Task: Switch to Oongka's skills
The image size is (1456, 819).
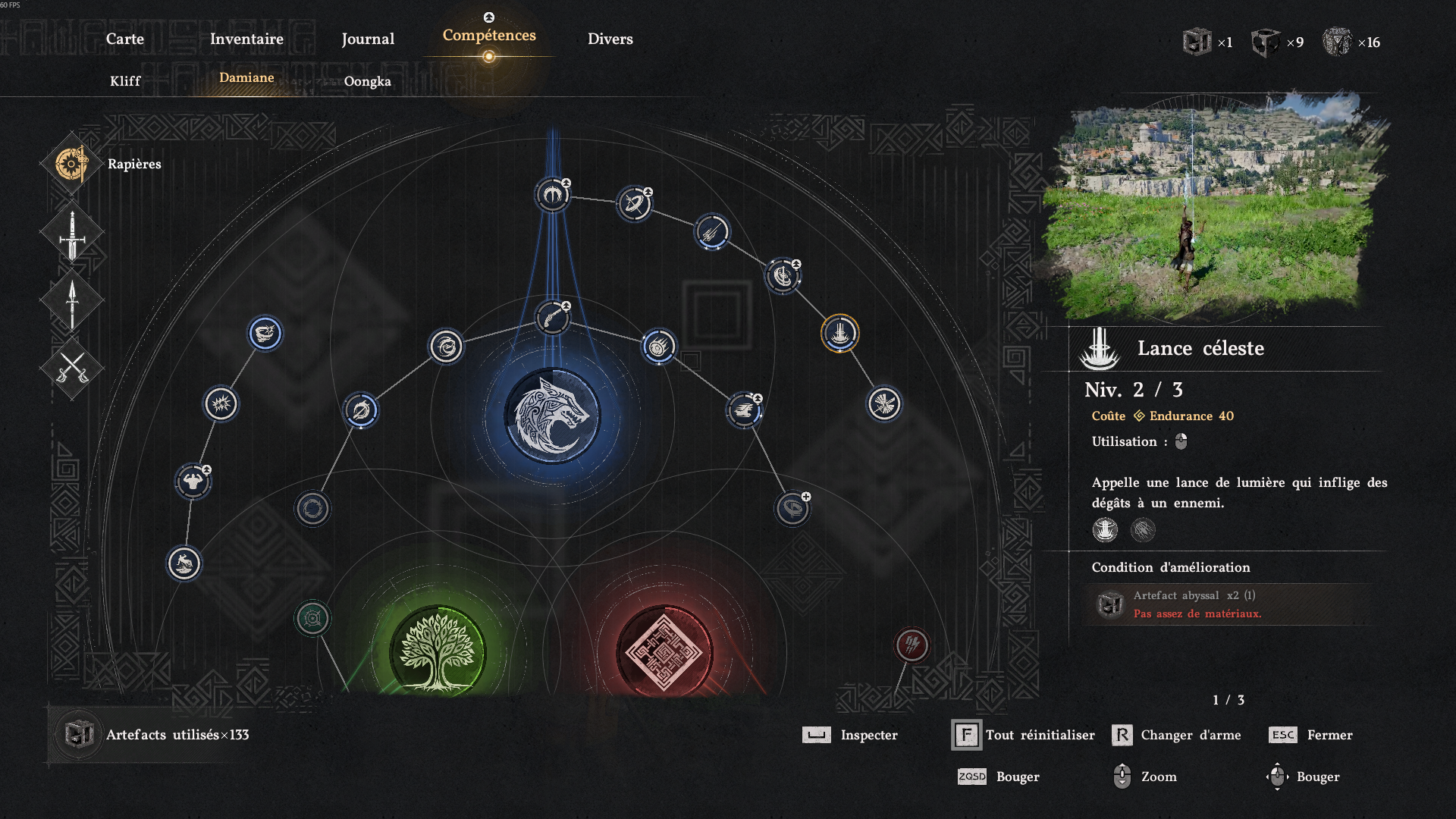Action: pyautogui.click(x=367, y=81)
